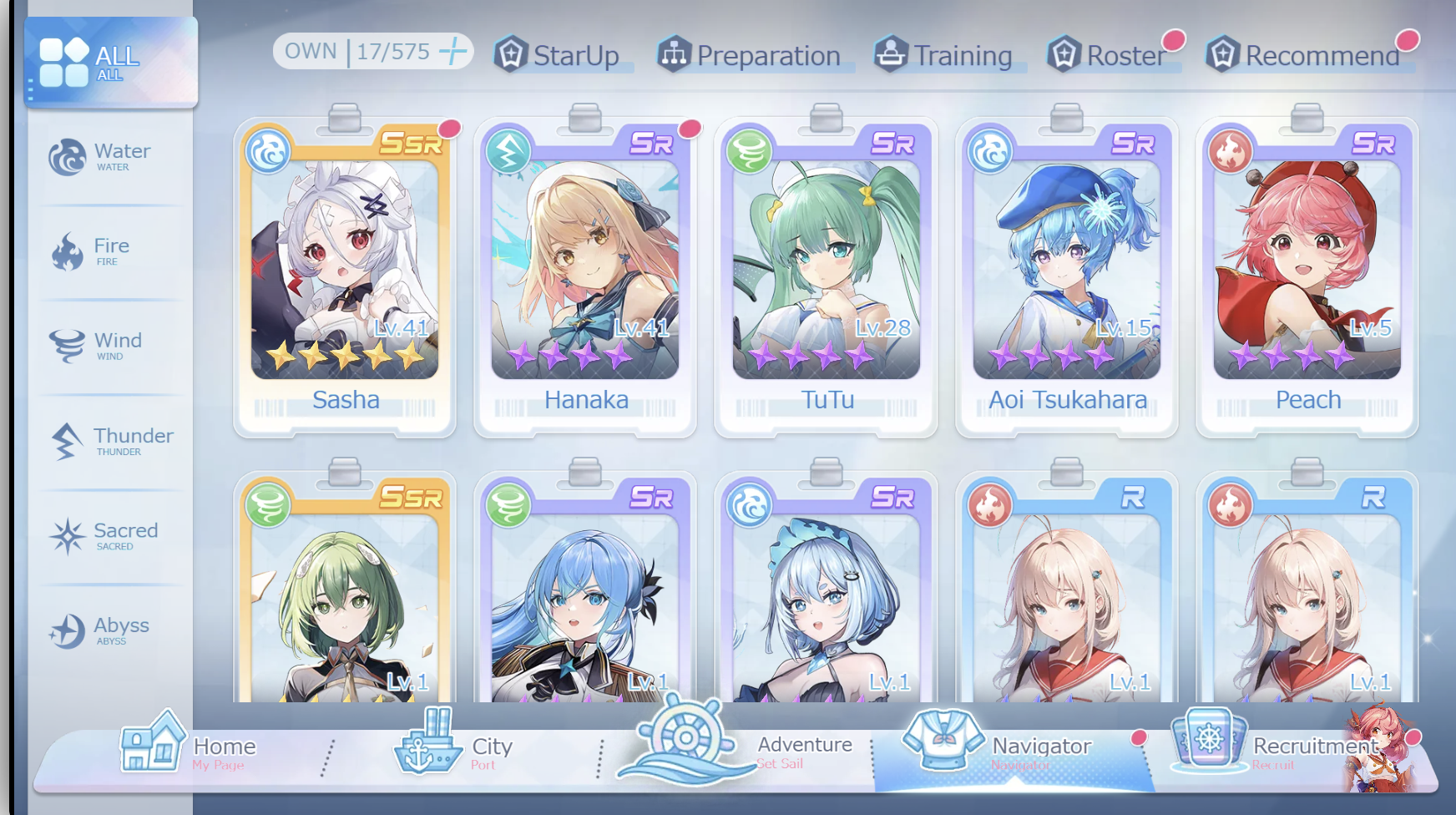The height and width of the screenshot is (815, 1456).
Task: Open the Training tab
Action: click(x=943, y=55)
